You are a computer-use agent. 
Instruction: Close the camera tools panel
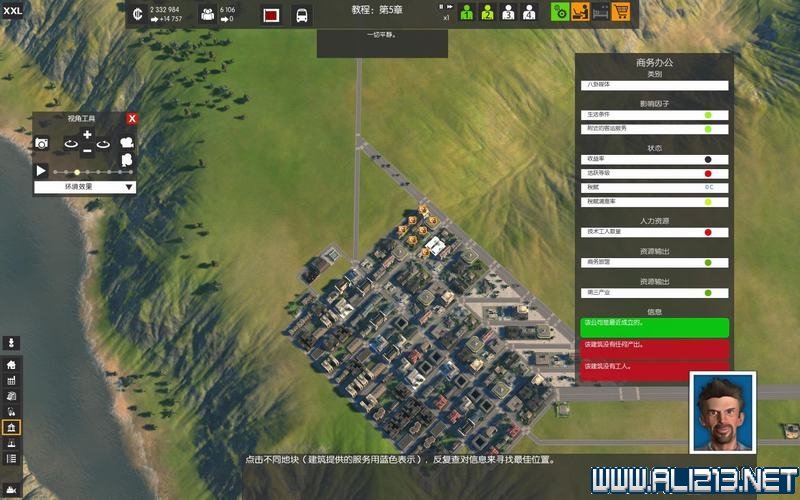(x=132, y=118)
